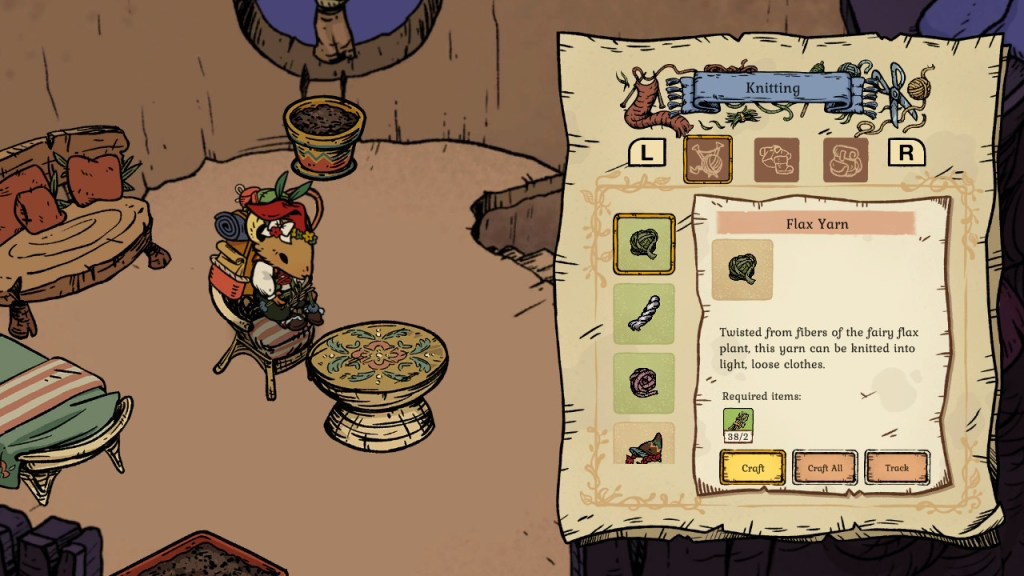The height and width of the screenshot is (576, 1024).
Task: Track the Flax Yarn recipe
Action: (897, 467)
